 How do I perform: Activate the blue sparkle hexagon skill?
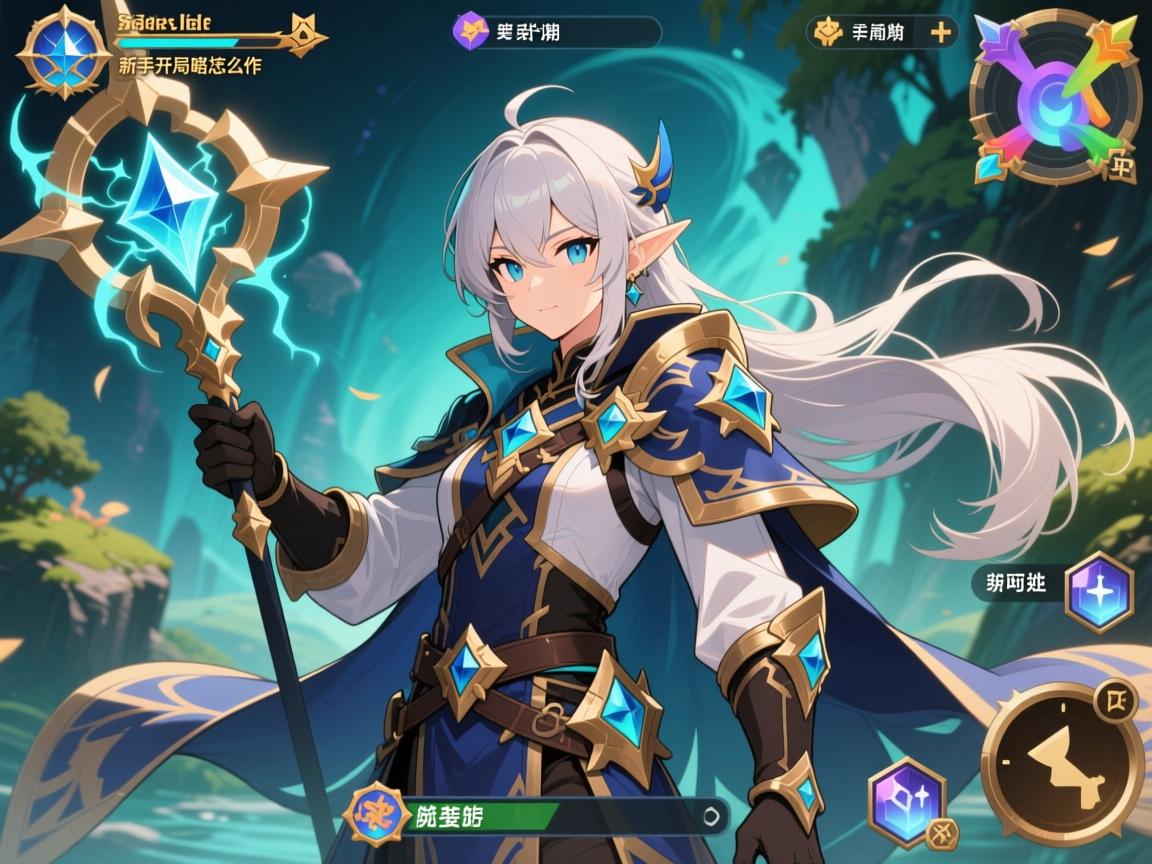point(1099,592)
